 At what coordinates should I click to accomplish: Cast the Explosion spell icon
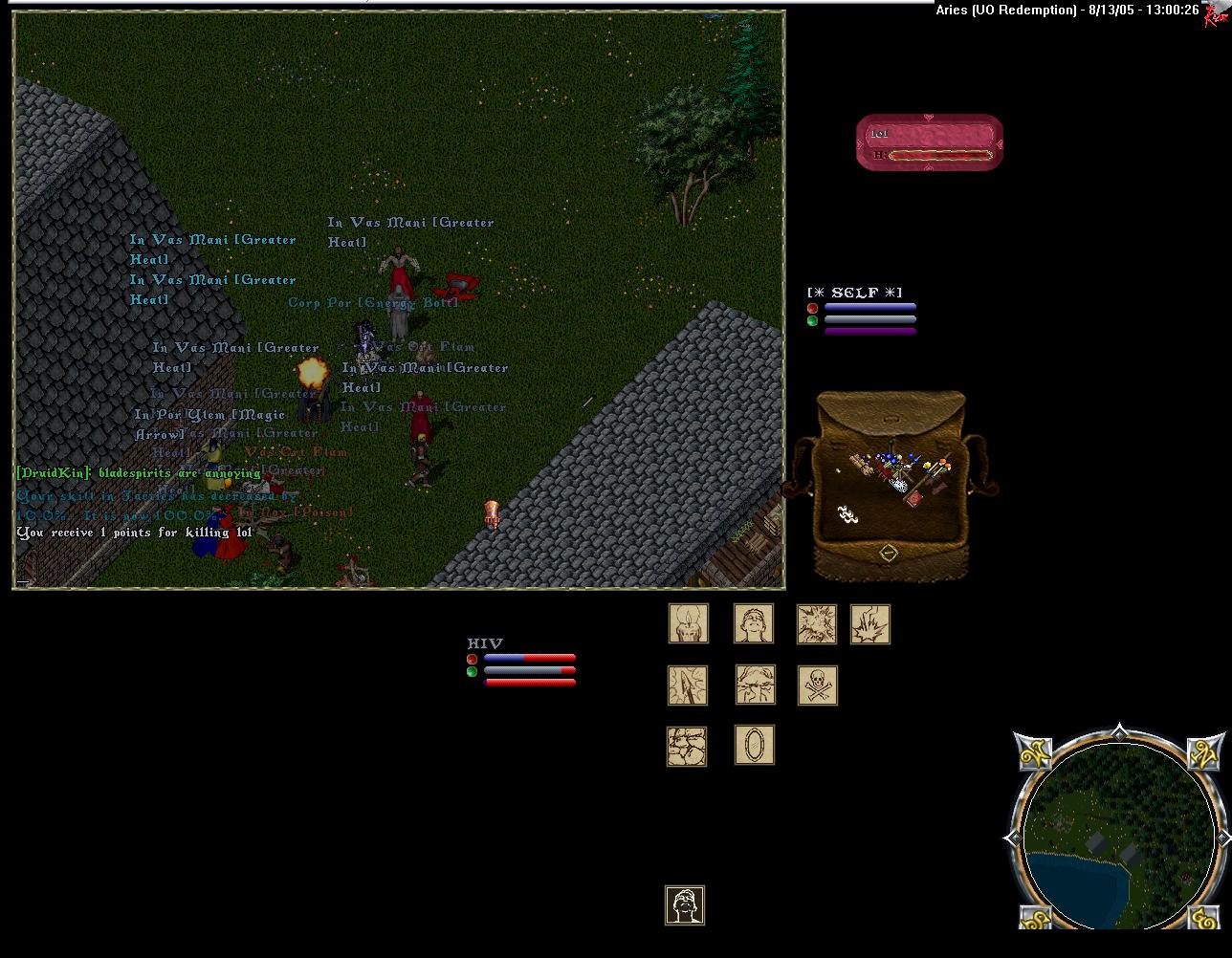tap(817, 623)
